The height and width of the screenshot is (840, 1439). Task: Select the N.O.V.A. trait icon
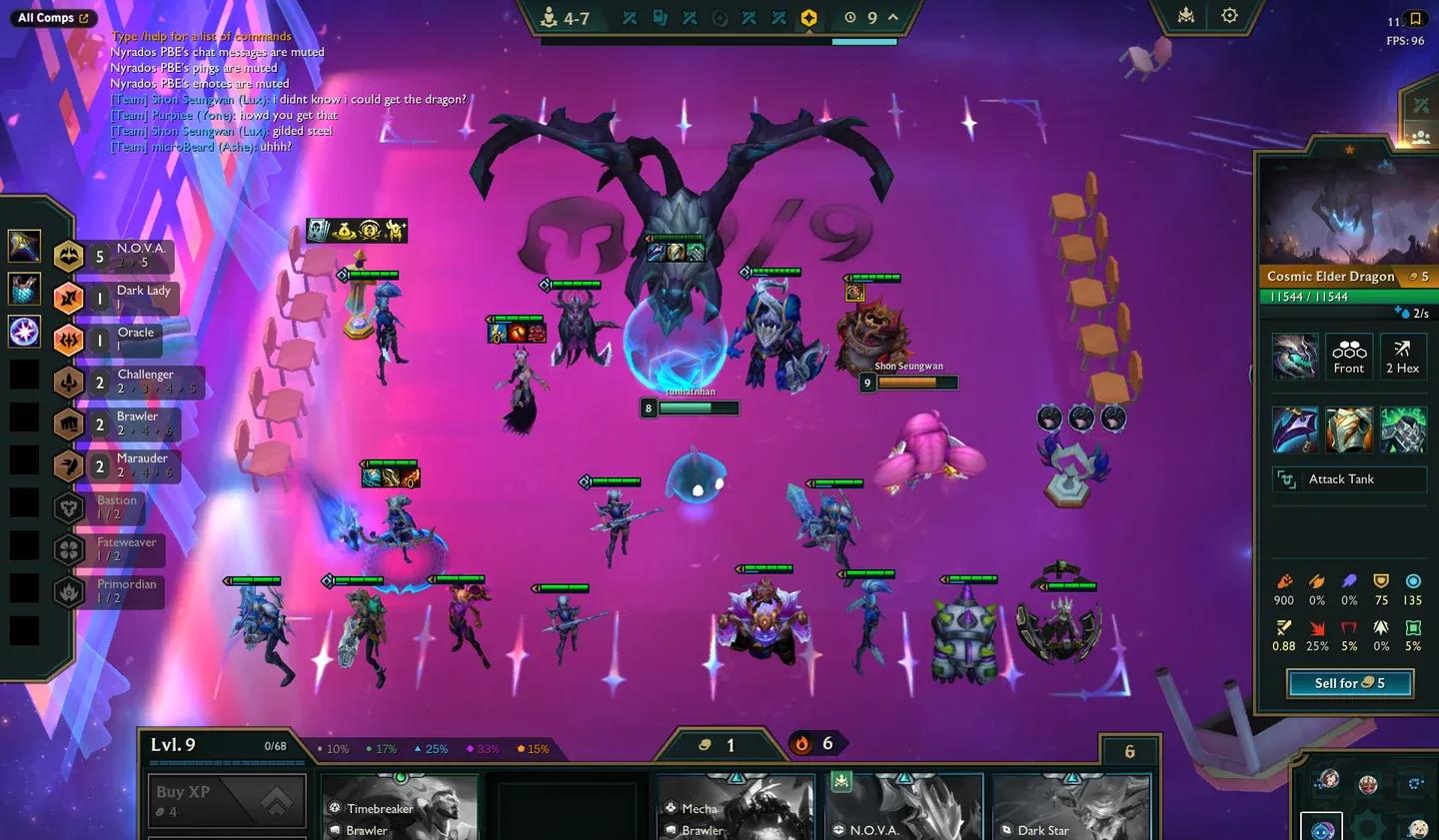[x=67, y=256]
